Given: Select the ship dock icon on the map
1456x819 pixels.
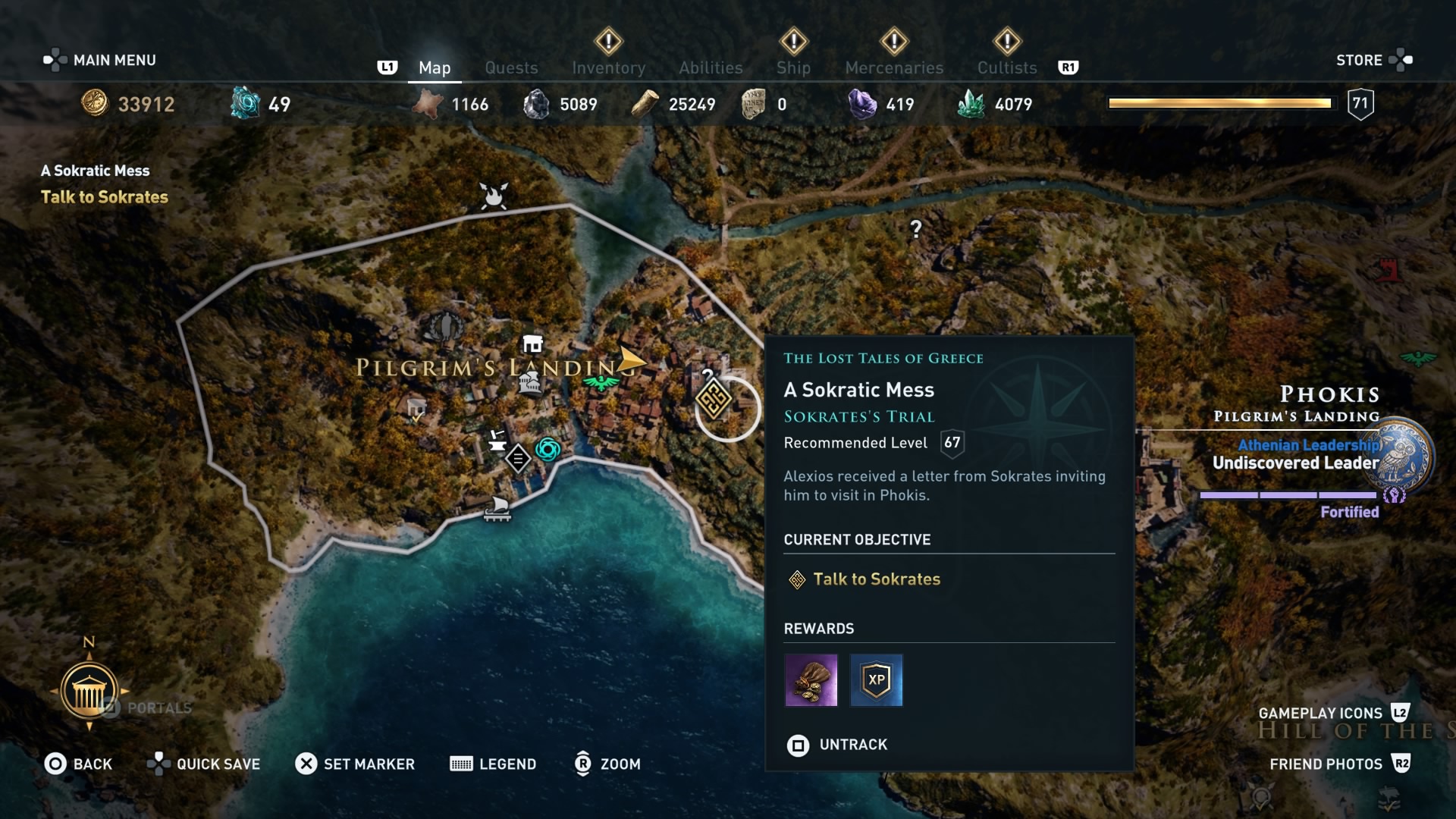Looking at the screenshot, I should pos(497,510).
